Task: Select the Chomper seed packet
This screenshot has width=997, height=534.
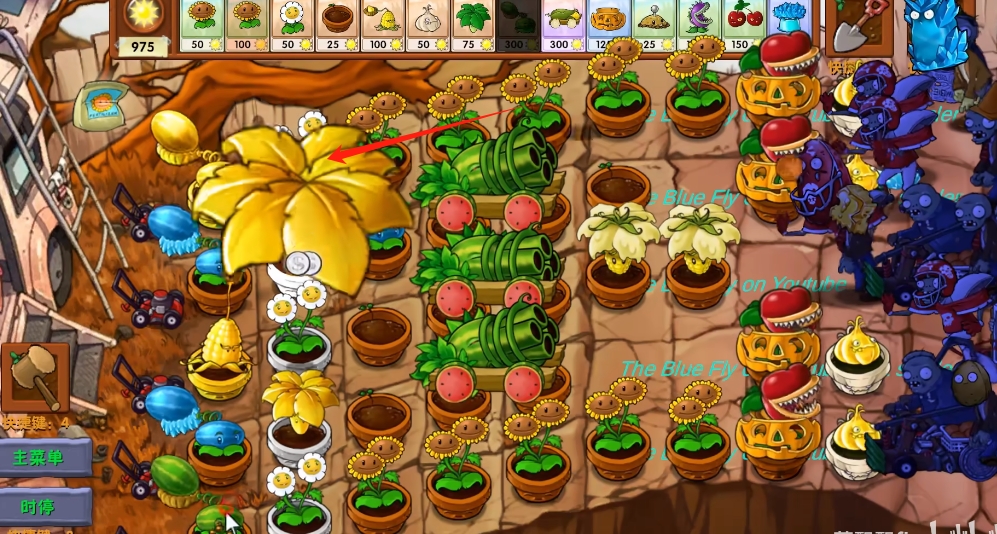Action: pyautogui.click(x=700, y=25)
